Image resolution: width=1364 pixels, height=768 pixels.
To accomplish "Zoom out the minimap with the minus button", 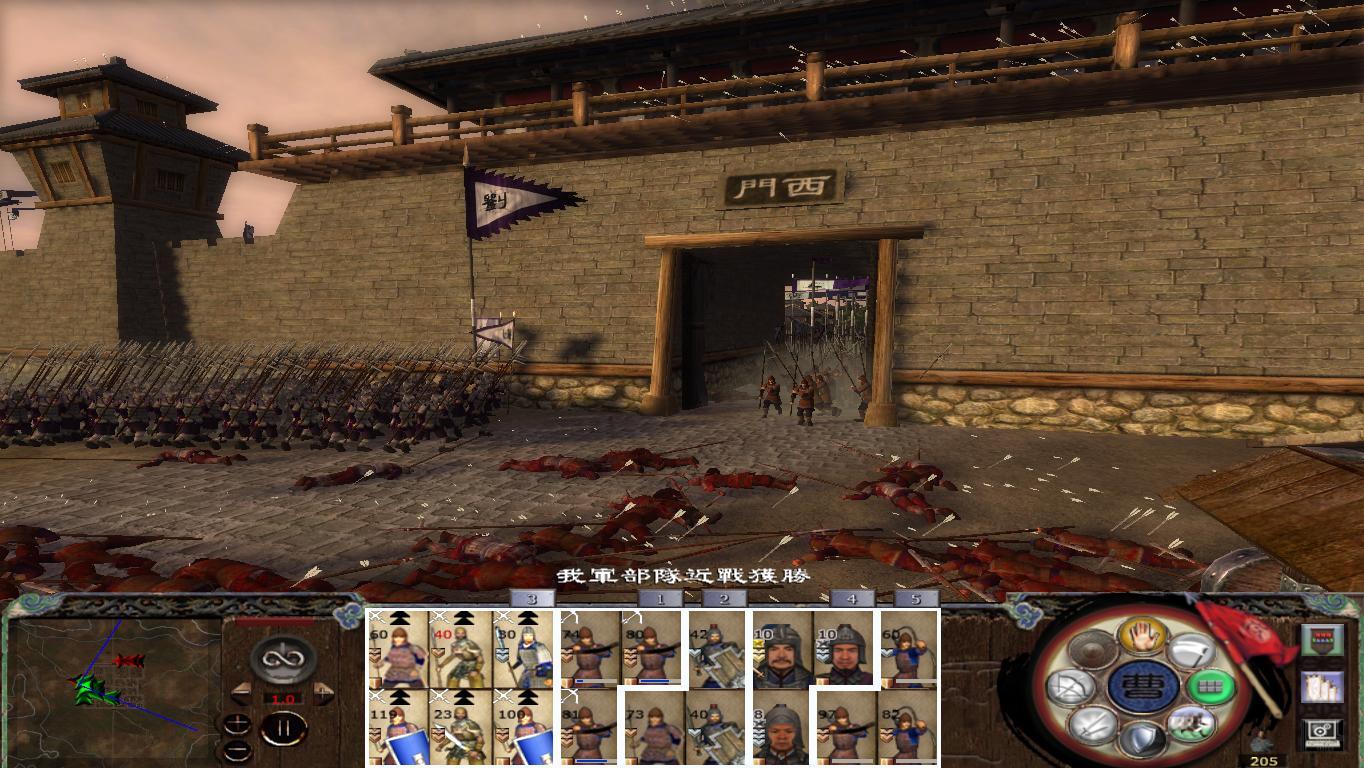I will coord(238,751).
